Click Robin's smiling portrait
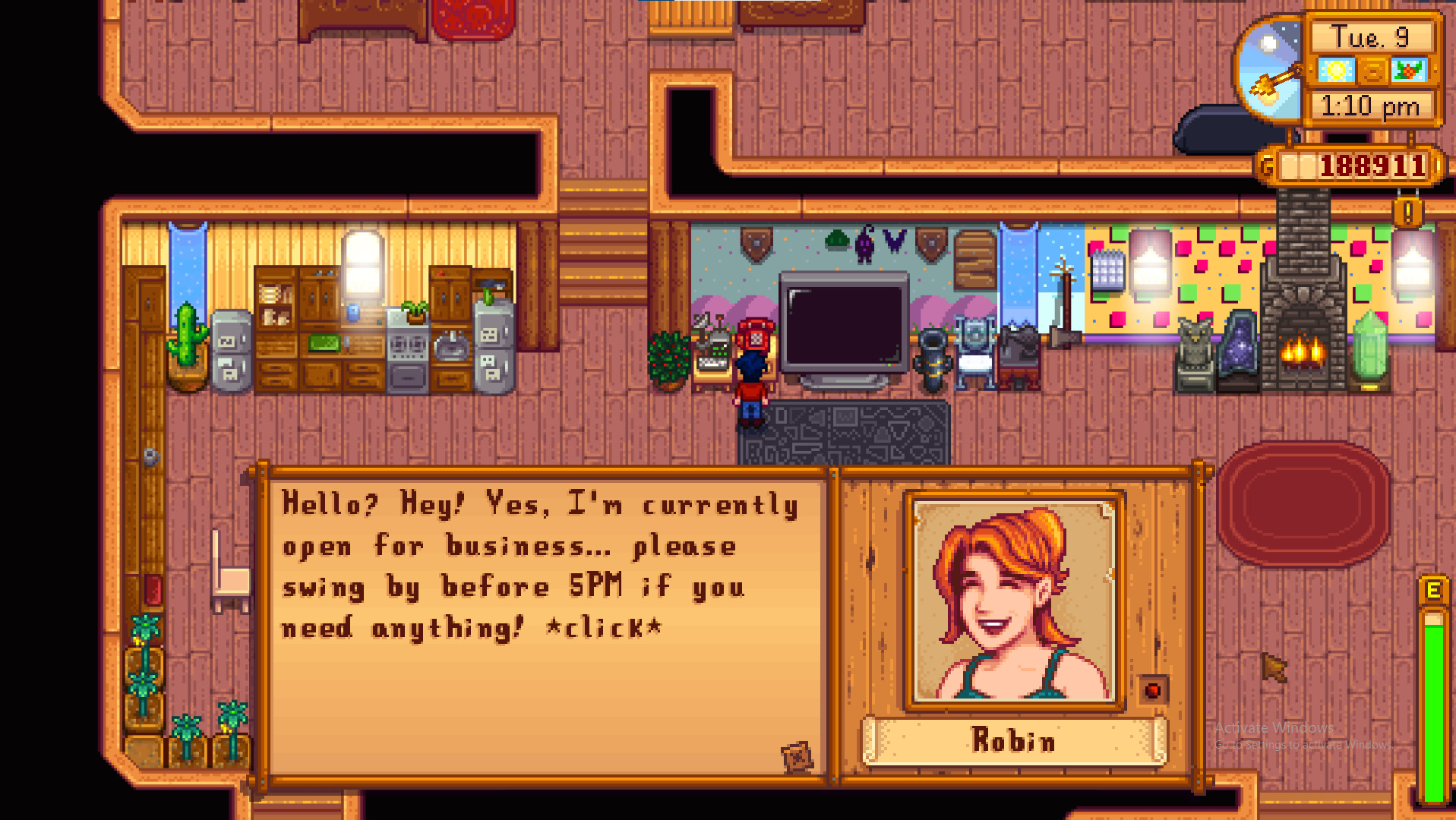Image resolution: width=1456 pixels, height=820 pixels. point(1013,600)
